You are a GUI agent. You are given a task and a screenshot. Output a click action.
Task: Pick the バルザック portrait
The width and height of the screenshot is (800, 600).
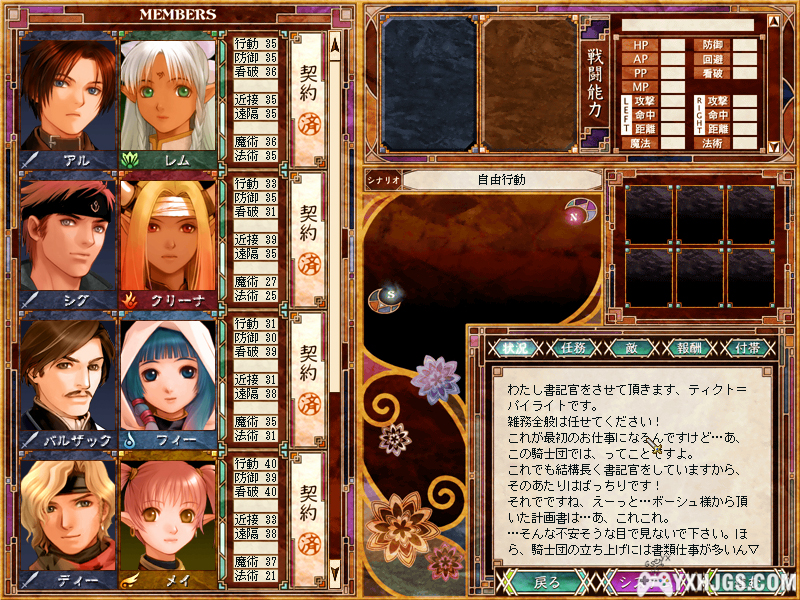click(68, 378)
